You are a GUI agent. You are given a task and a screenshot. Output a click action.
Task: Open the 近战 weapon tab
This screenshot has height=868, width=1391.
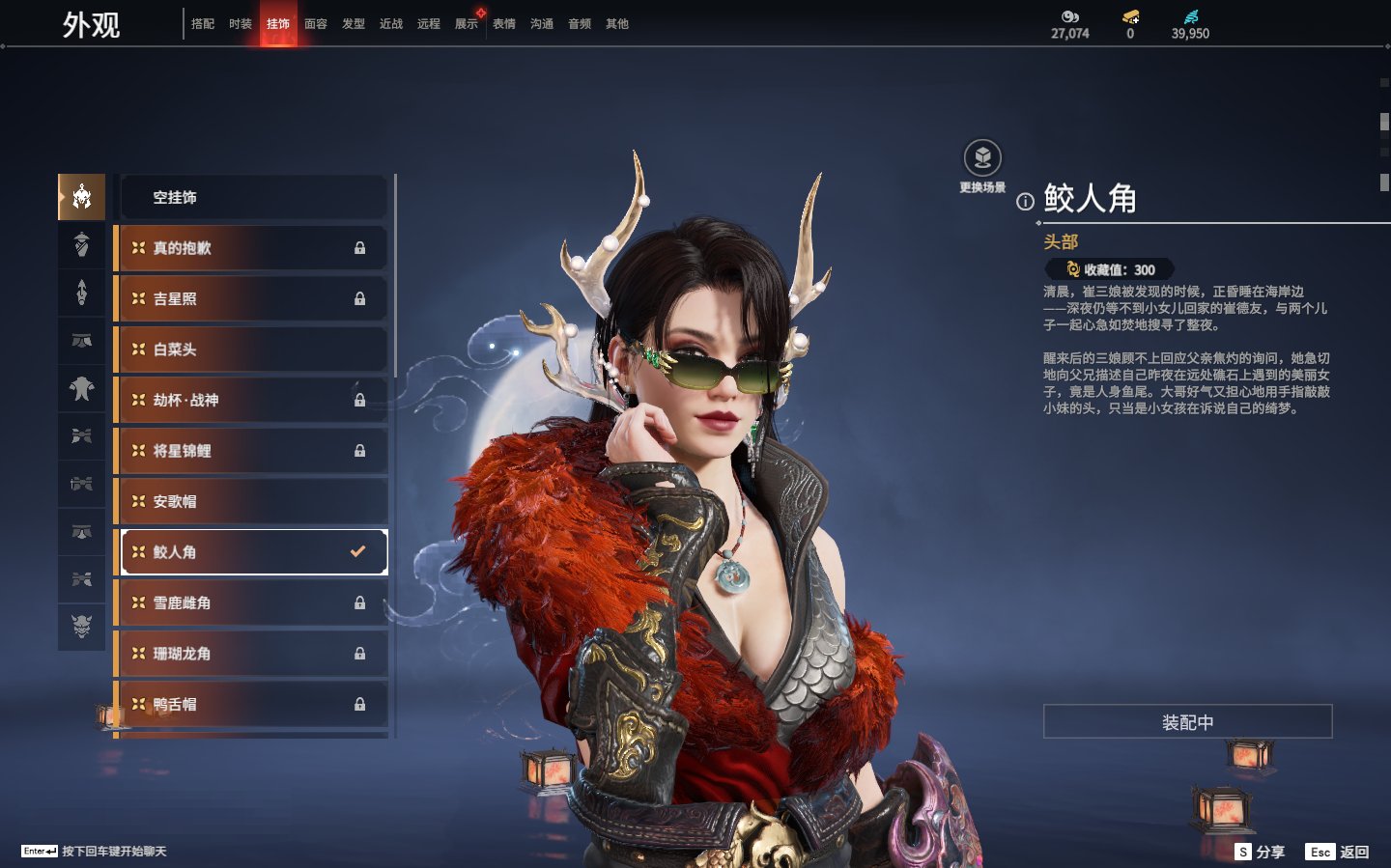coord(391,24)
